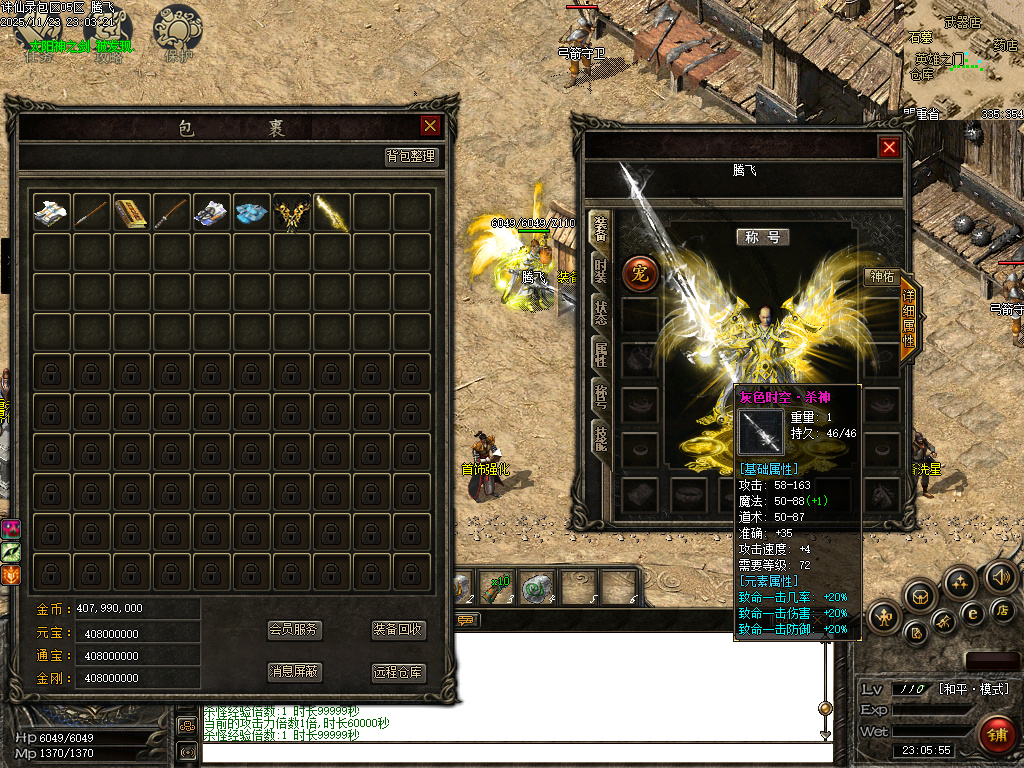Click the 背包整理 sort bag button
Image resolution: width=1024 pixels, height=768 pixels.
pos(412,157)
